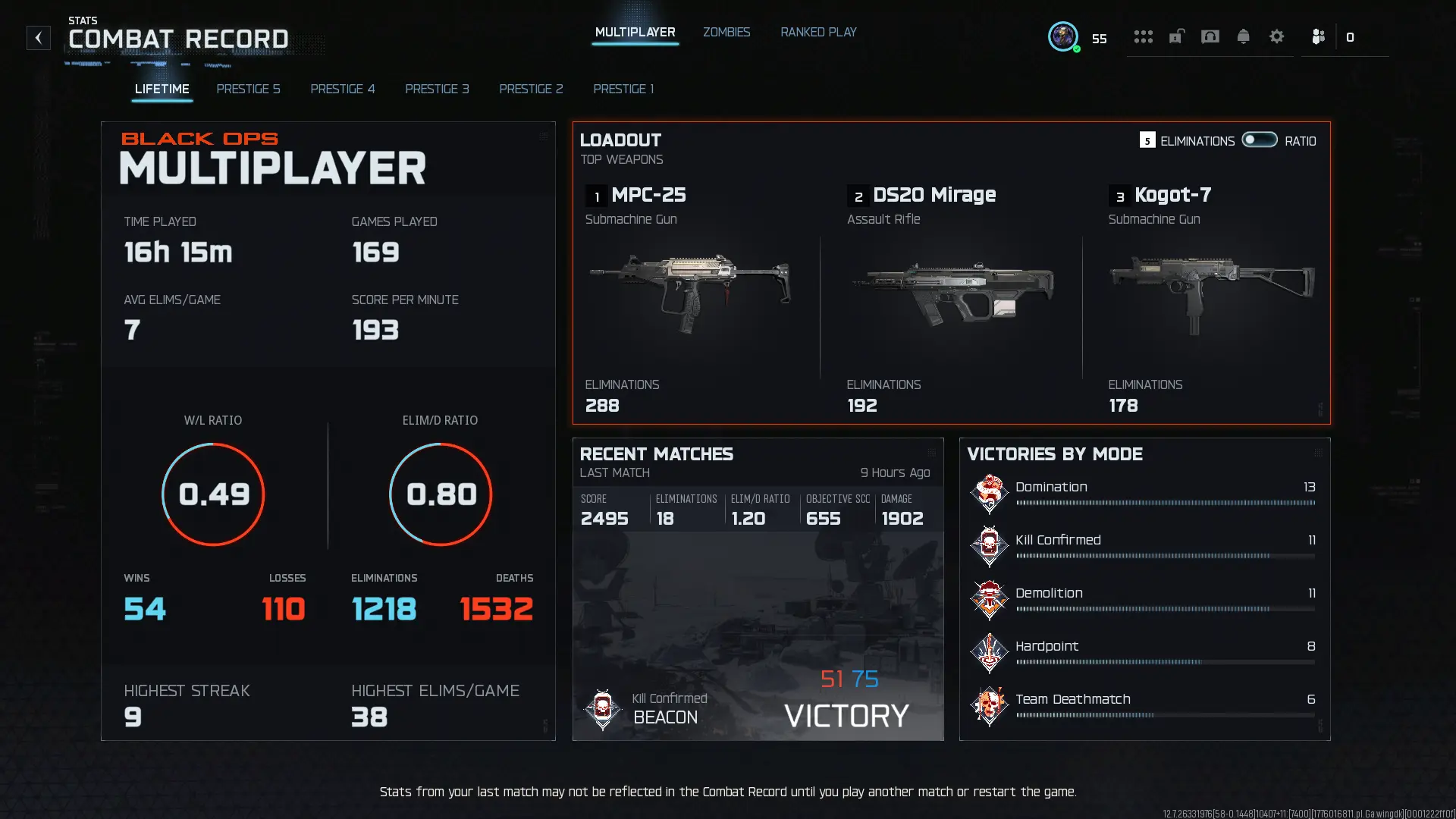Select the MPC-25 weapon card
This screenshot has width=1456, height=819.
click(x=690, y=296)
